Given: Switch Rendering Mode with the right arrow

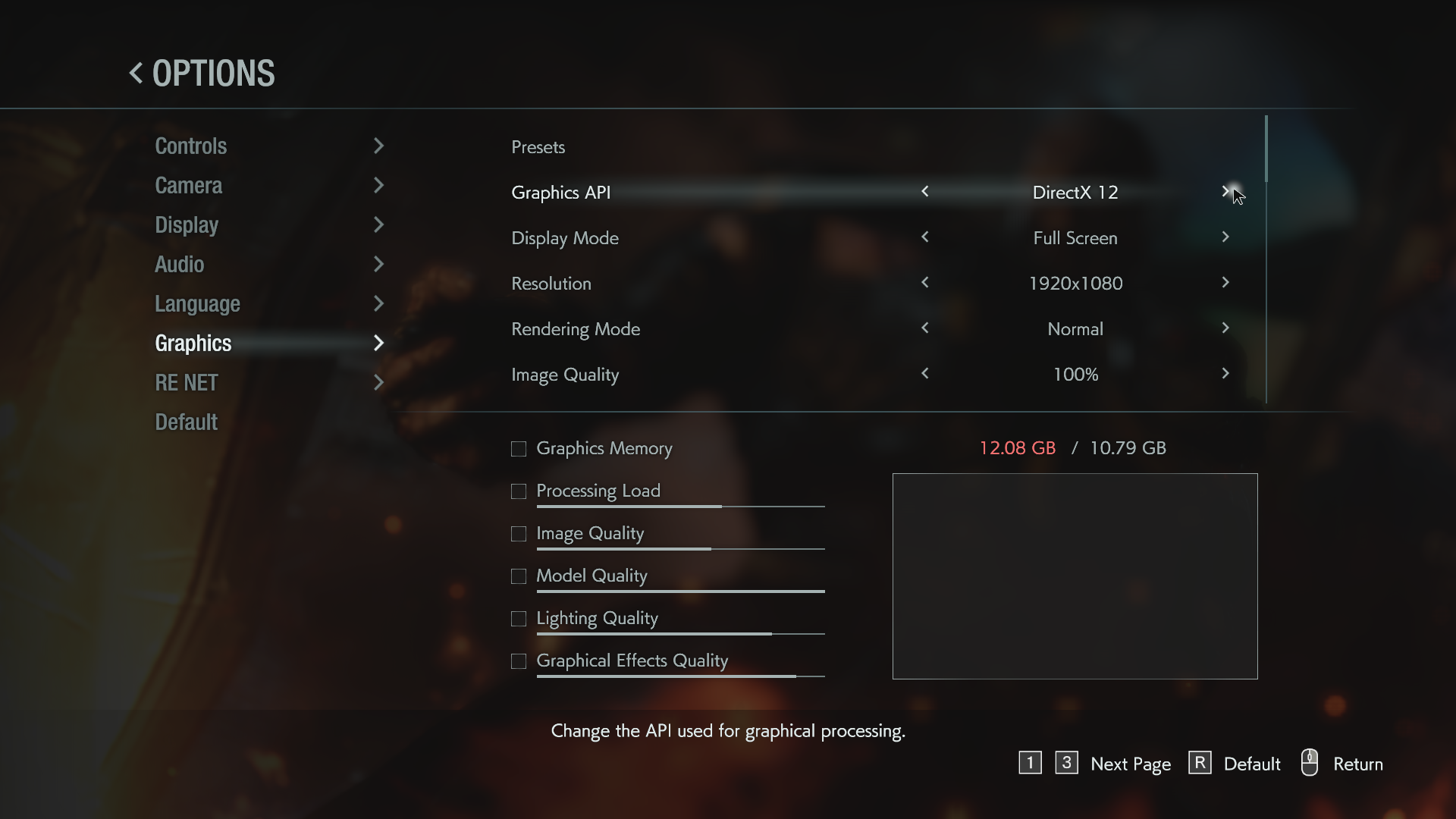Looking at the screenshot, I should [1225, 328].
